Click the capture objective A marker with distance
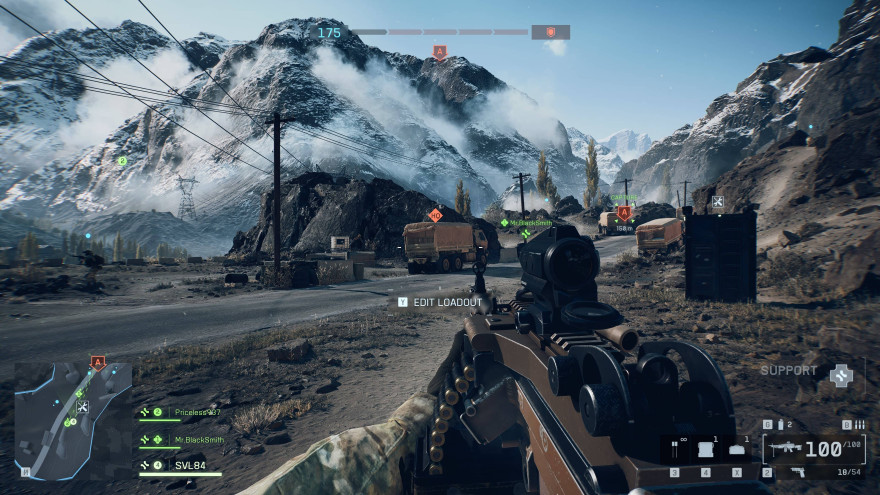 tap(624, 214)
